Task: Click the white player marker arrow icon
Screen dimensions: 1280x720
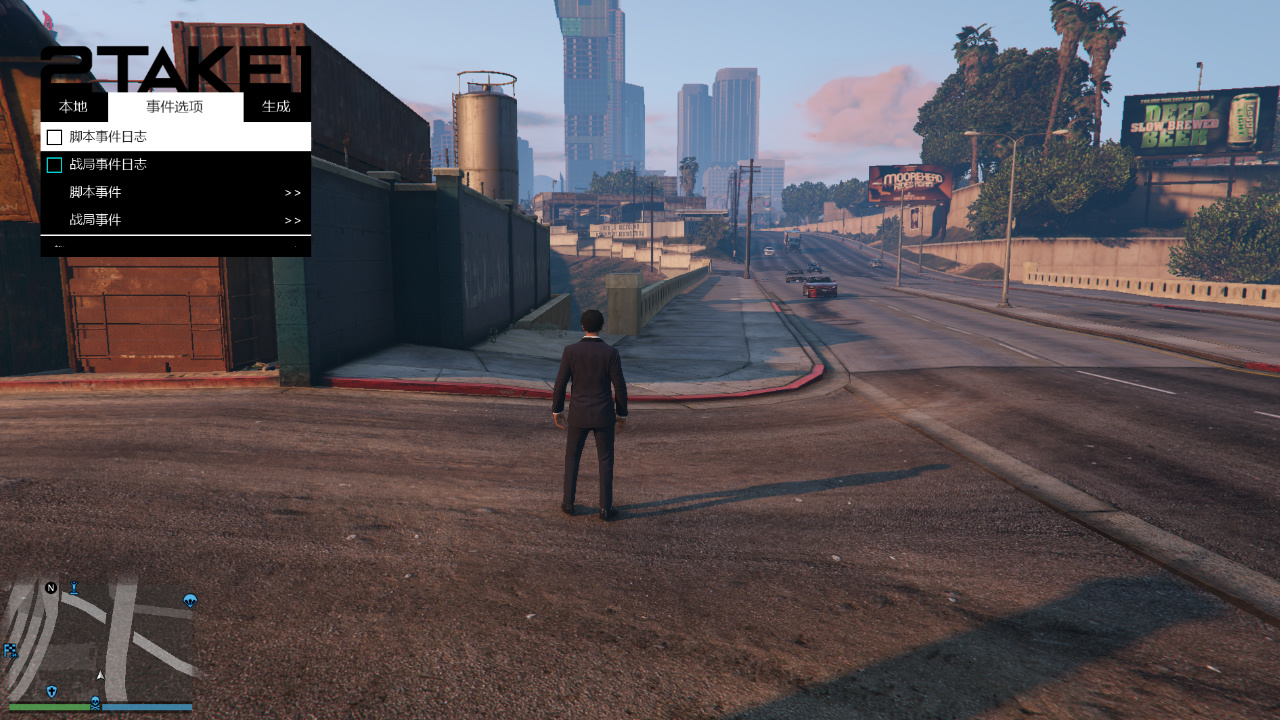Action: 100,675
